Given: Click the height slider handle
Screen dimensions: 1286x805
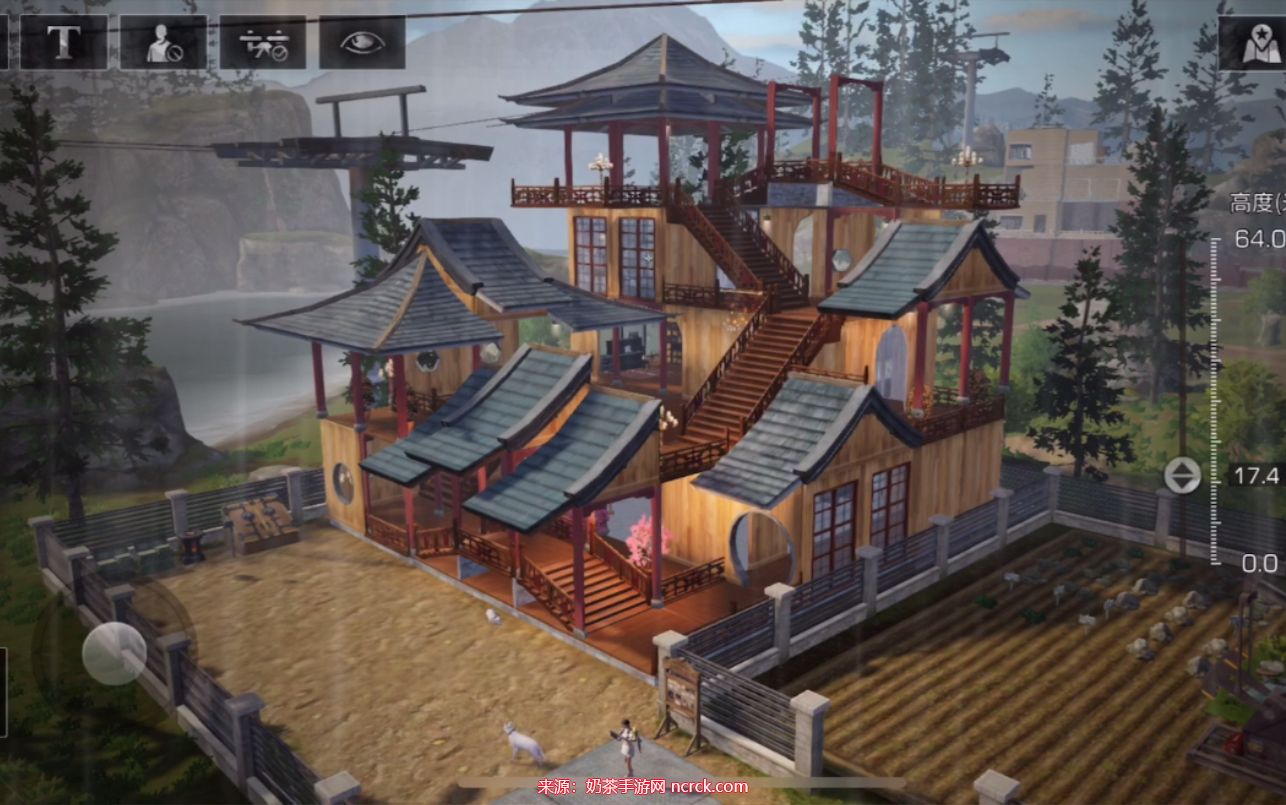Looking at the screenshot, I should tap(1183, 475).
